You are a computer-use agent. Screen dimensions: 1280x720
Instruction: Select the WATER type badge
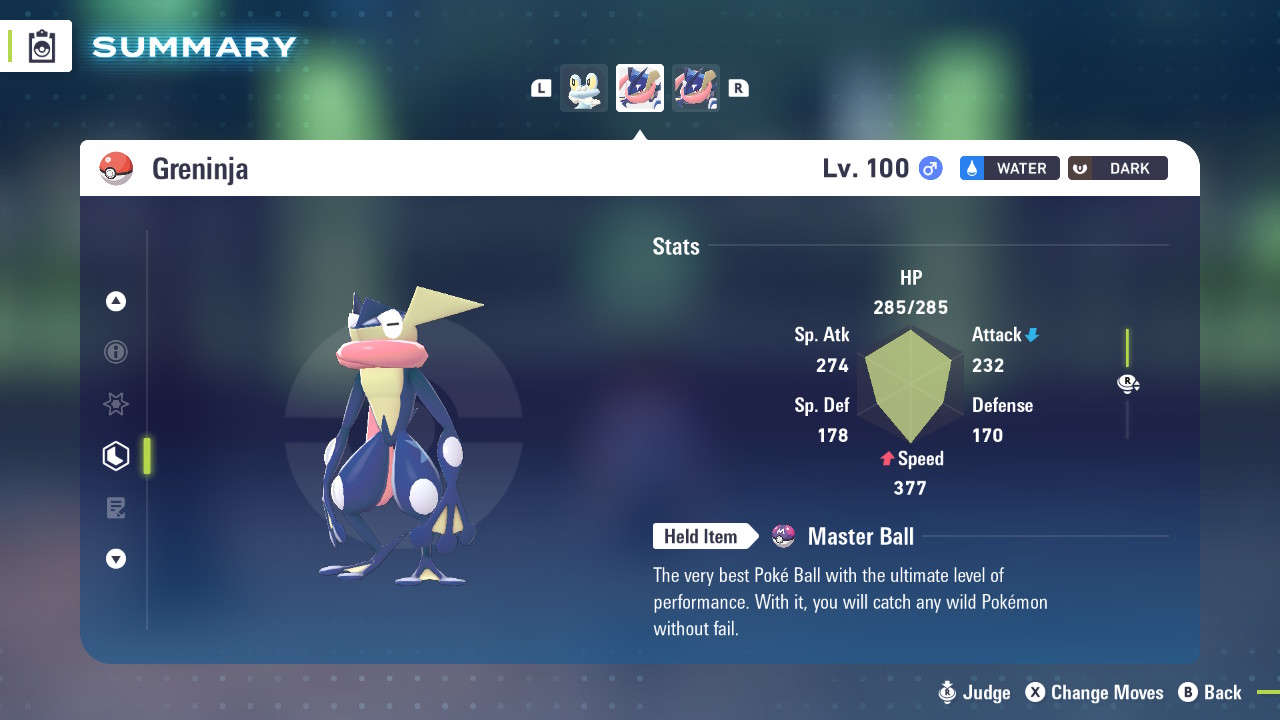1009,168
